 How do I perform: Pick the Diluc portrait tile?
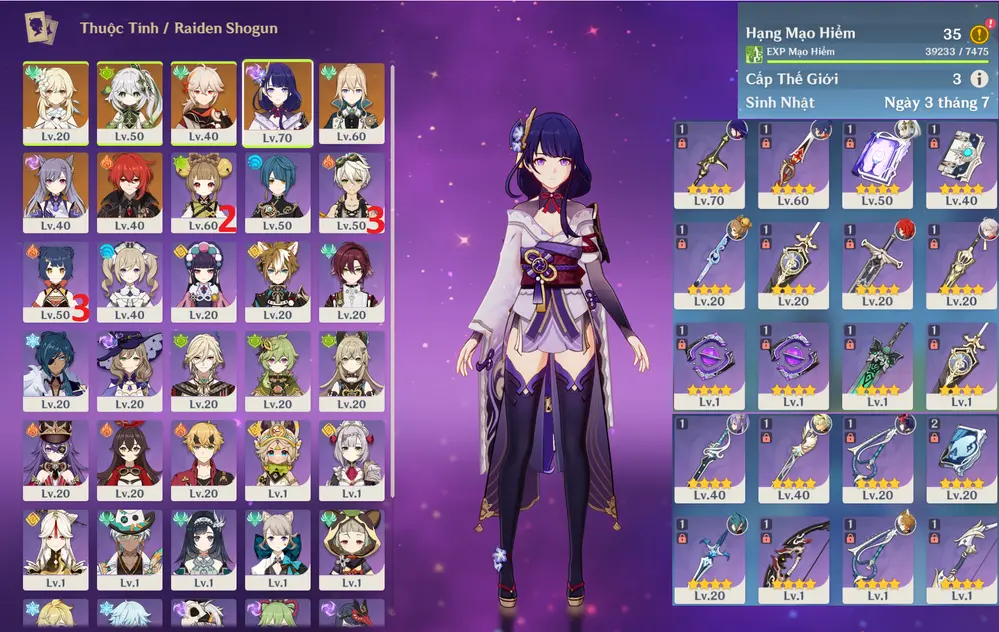point(130,192)
